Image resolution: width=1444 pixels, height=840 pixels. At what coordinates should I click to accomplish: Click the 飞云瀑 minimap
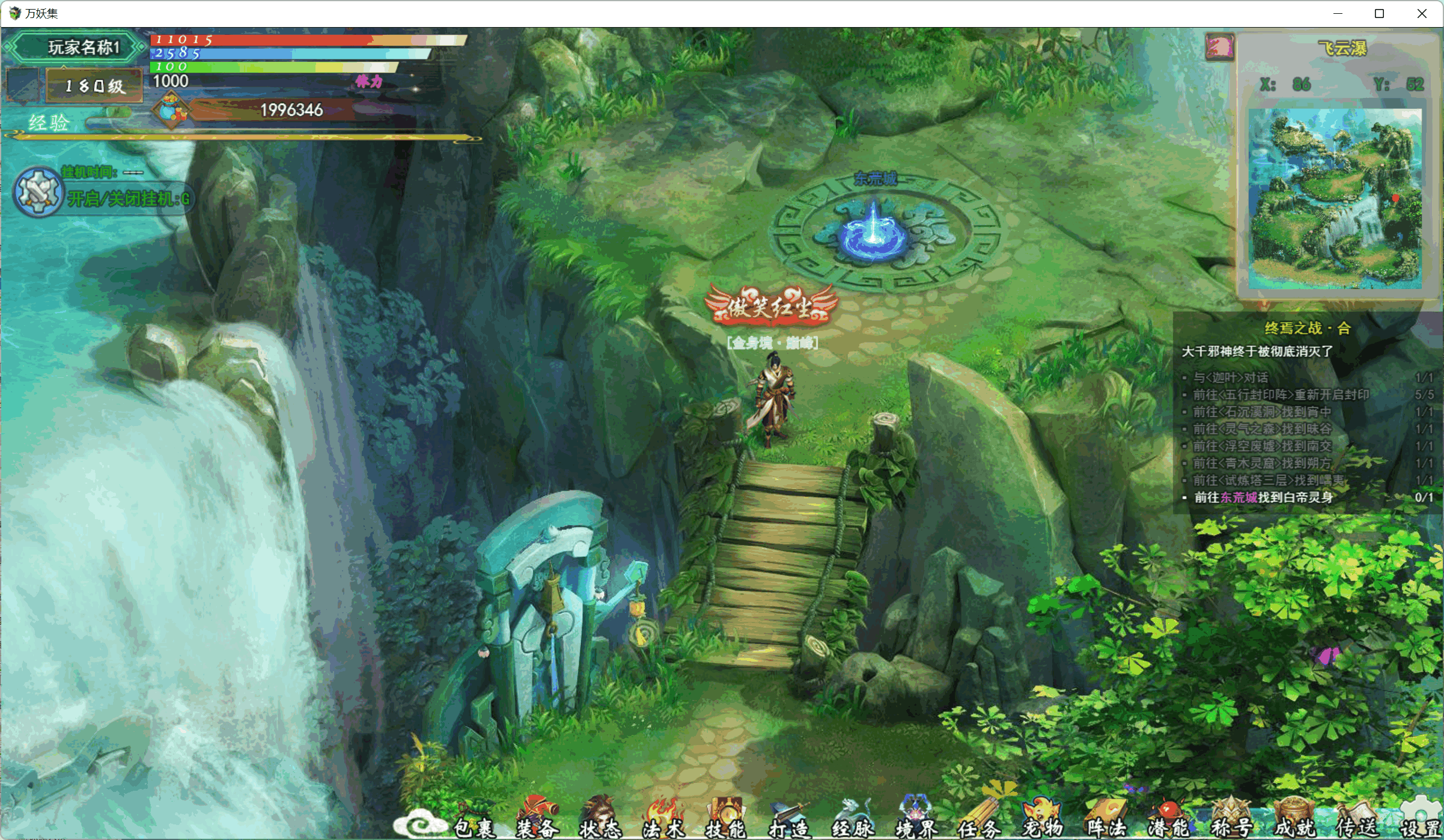1335,198
